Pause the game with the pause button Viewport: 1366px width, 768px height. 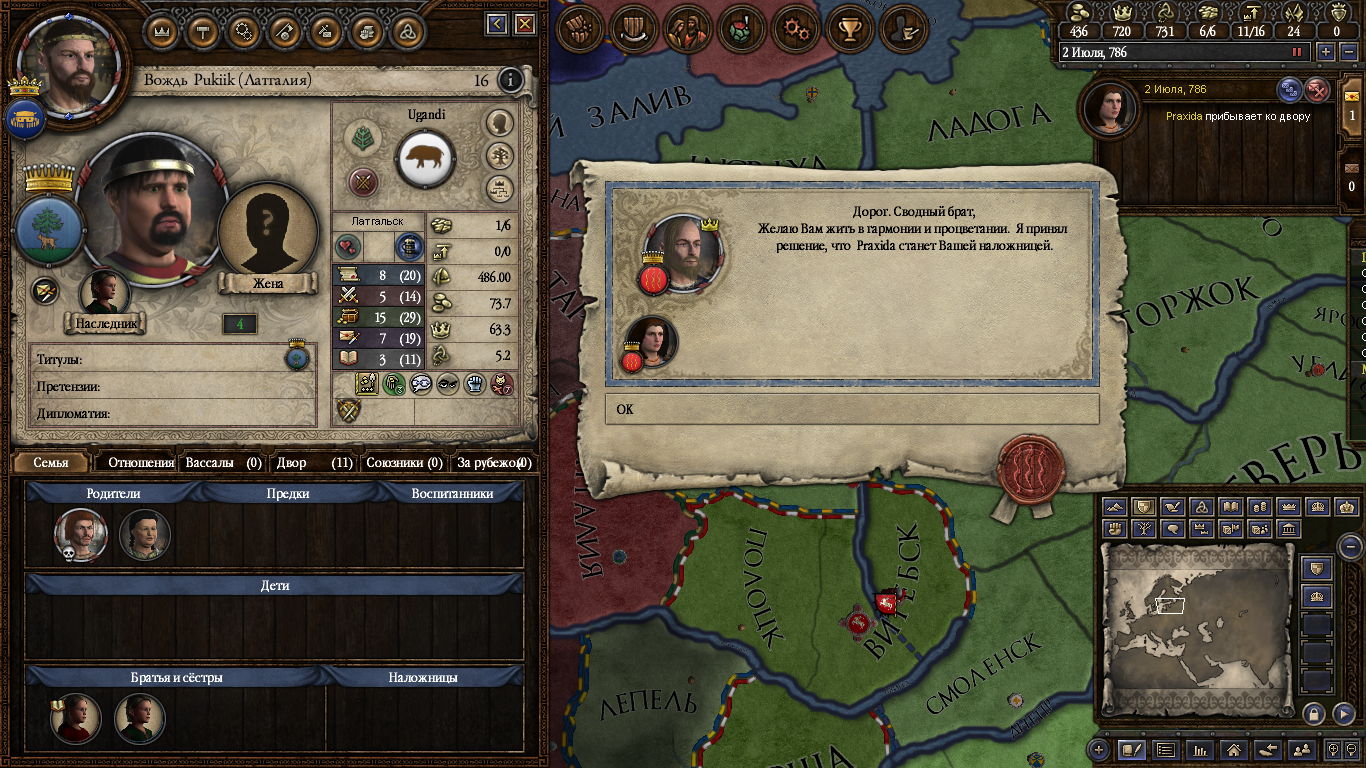(1298, 52)
